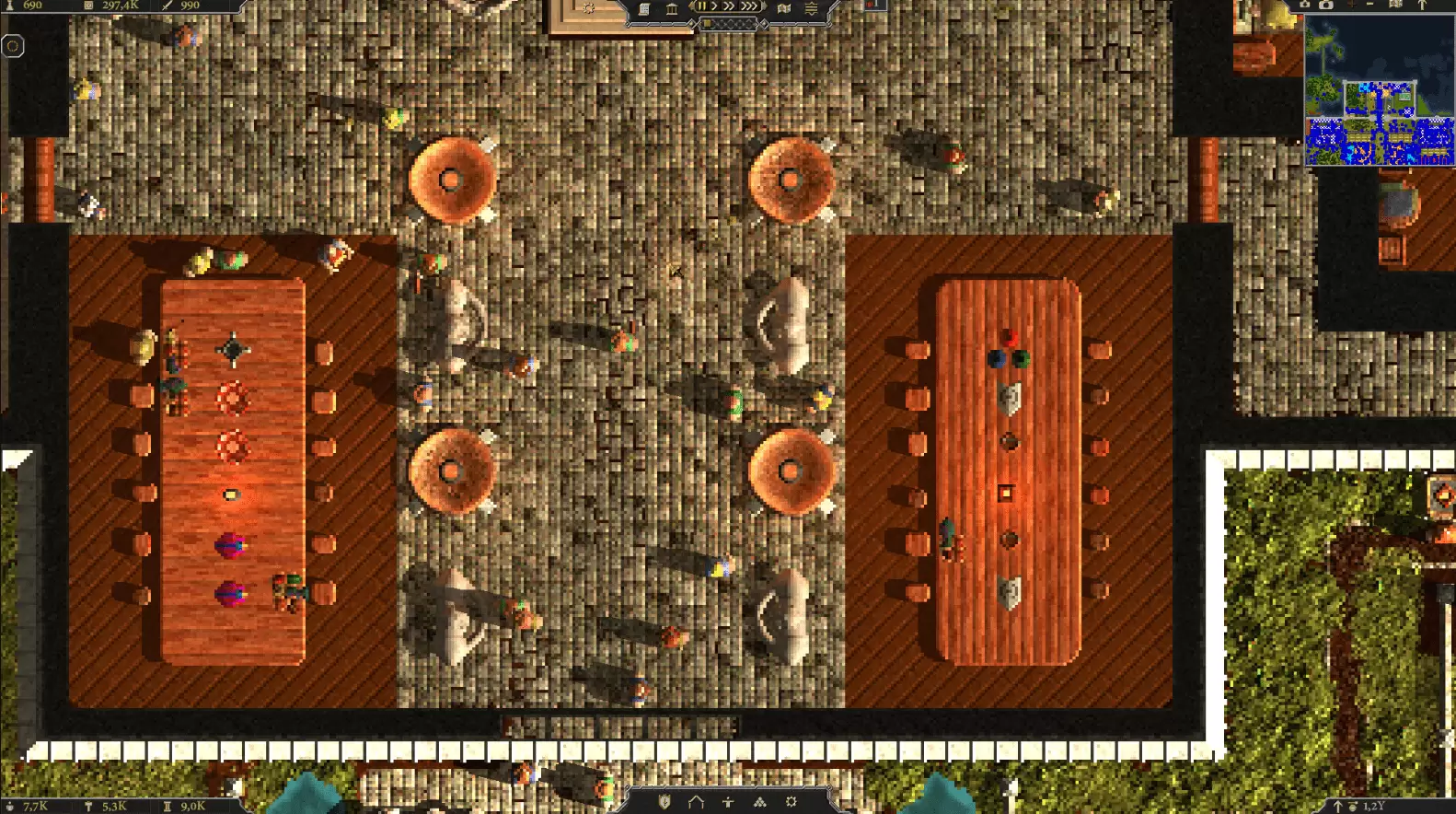Open the person icon panel
This screenshot has width=1456, height=814.
(x=728, y=802)
